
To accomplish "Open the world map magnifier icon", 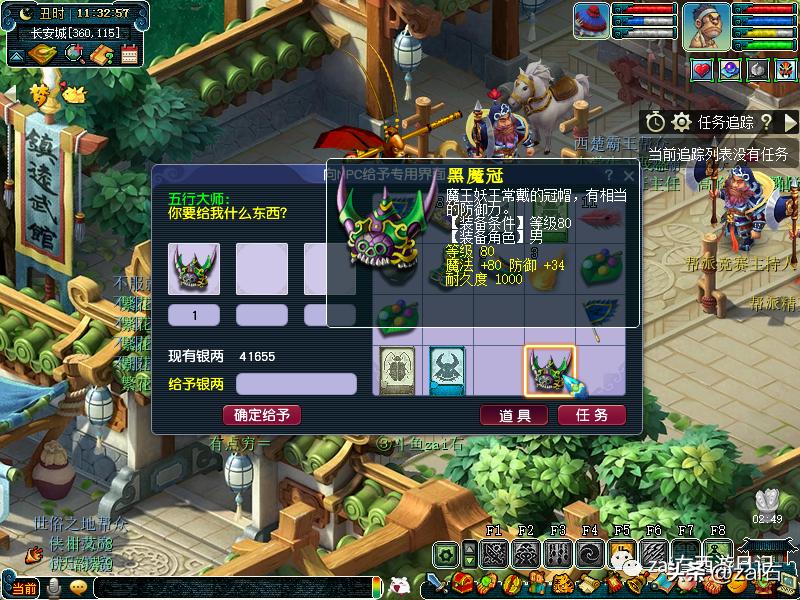I will pos(73,54).
